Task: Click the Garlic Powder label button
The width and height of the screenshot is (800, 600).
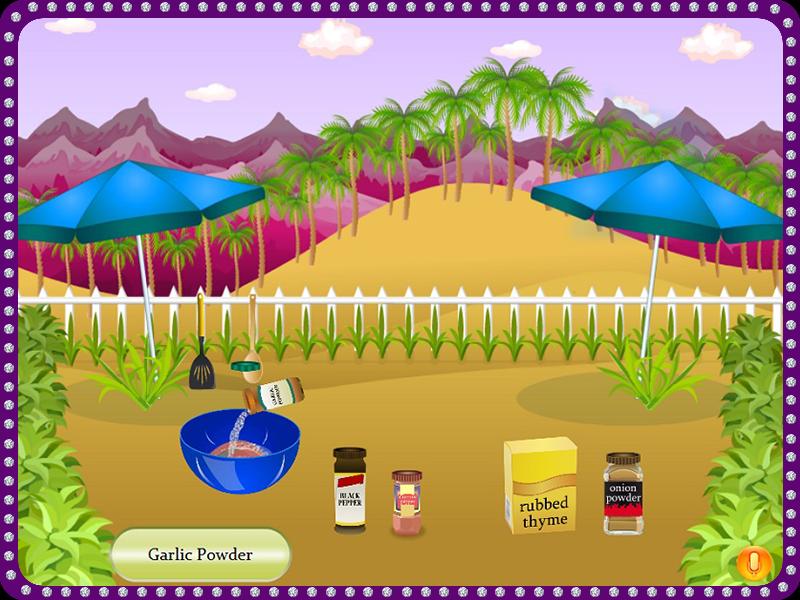Action: tap(200, 554)
